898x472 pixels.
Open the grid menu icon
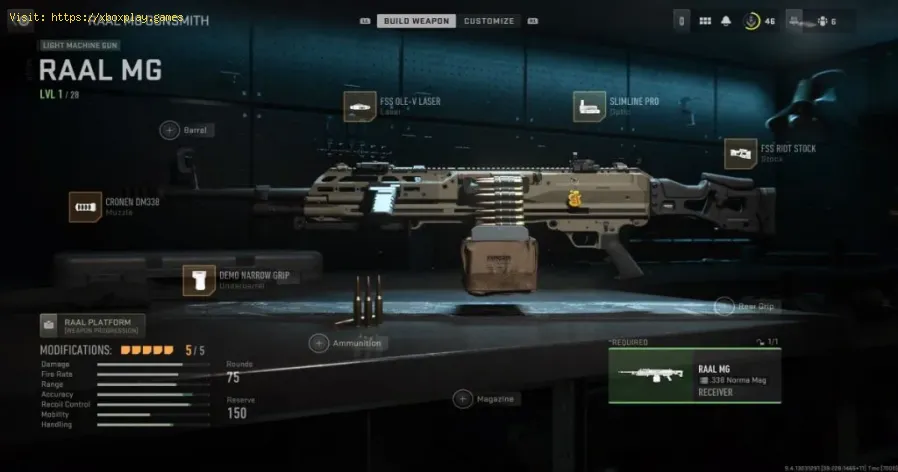[704, 21]
